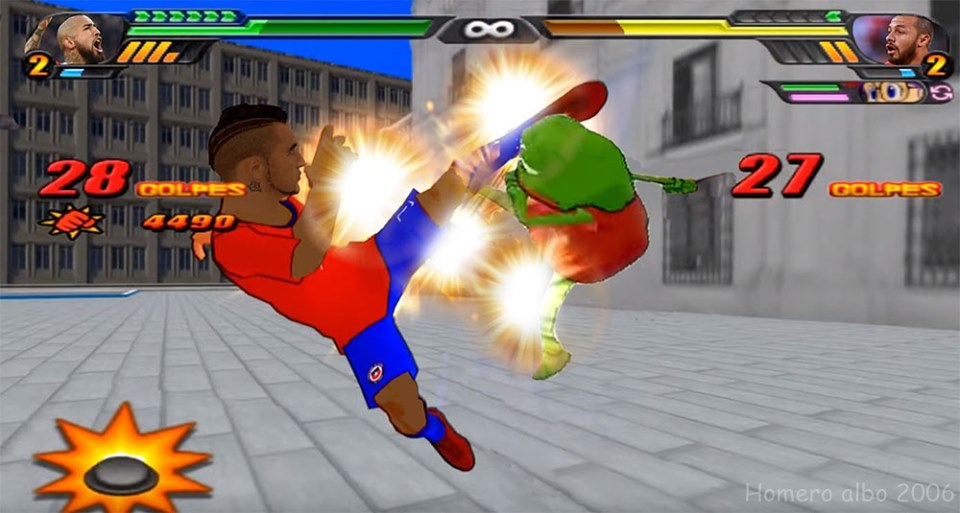Activate the pink character swap arrows icon

click(x=941, y=92)
